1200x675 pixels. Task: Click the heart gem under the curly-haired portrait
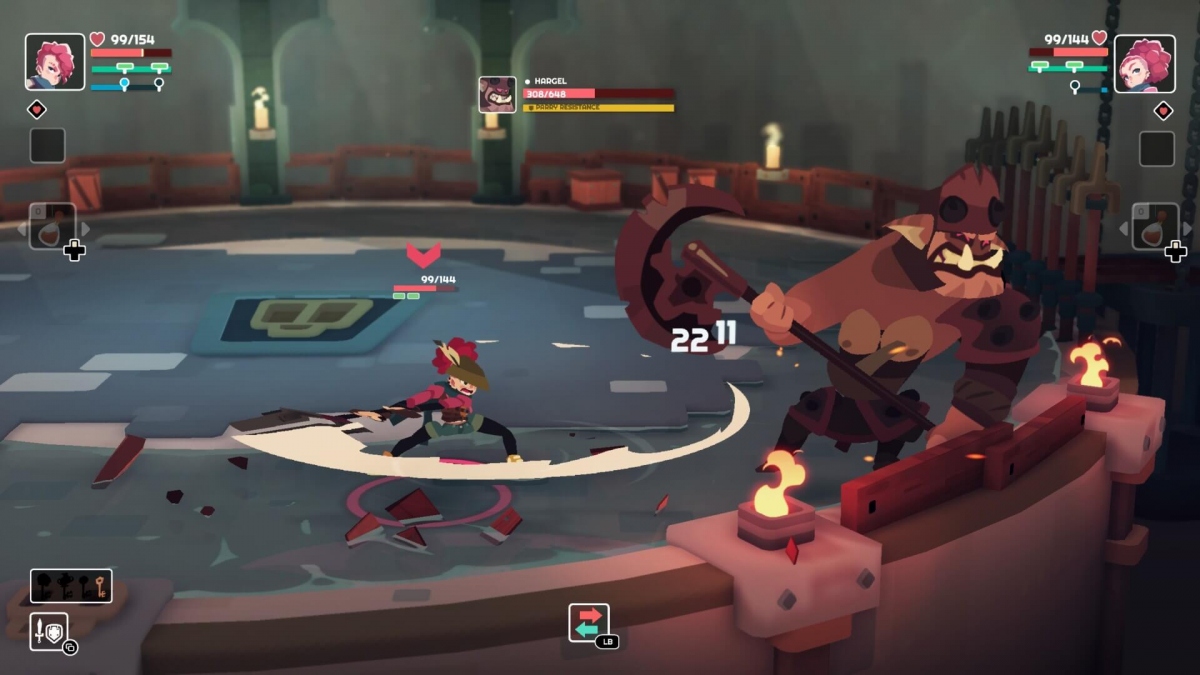coord(1163,110)
